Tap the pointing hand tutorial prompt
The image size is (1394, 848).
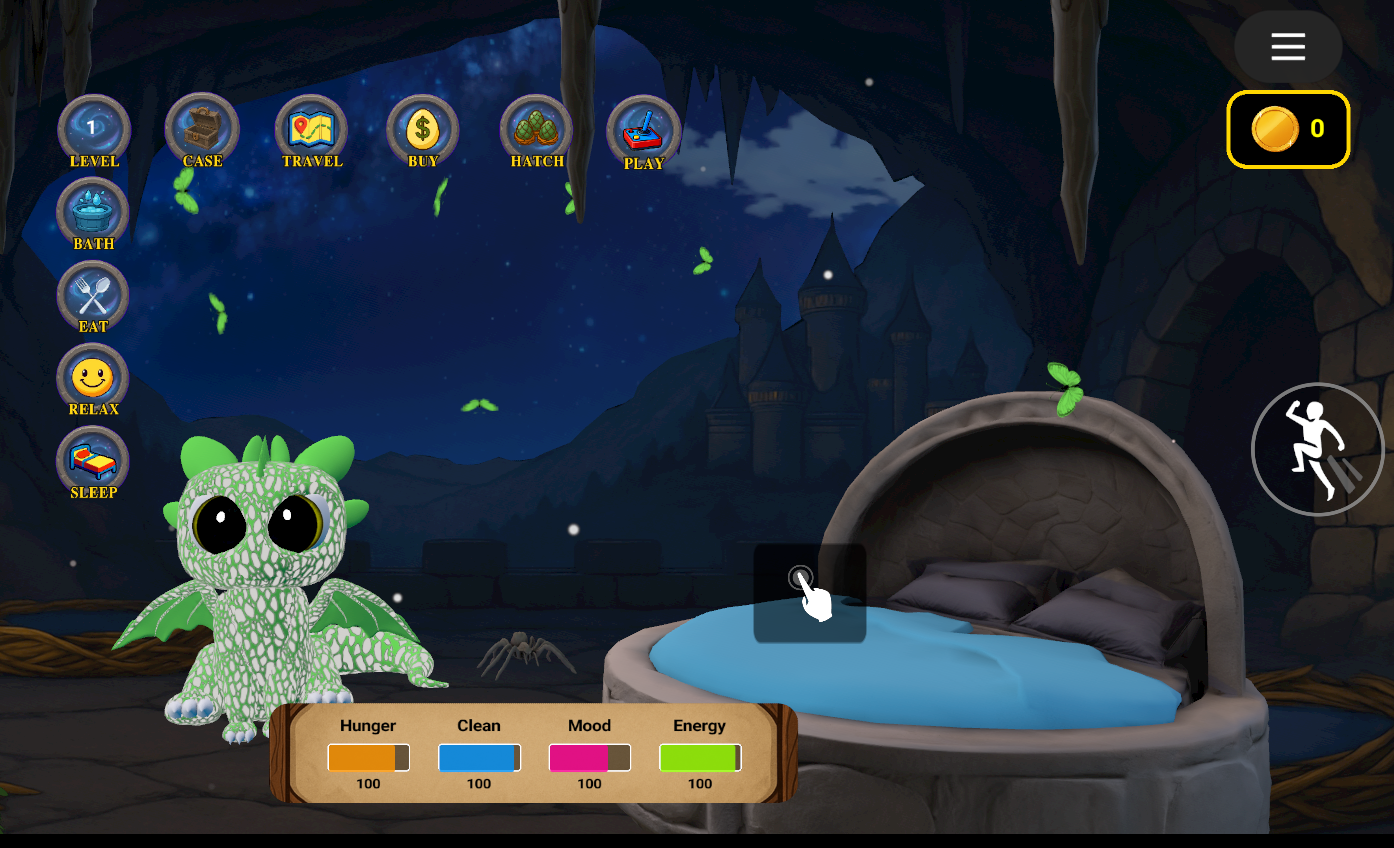coord(810,592)
